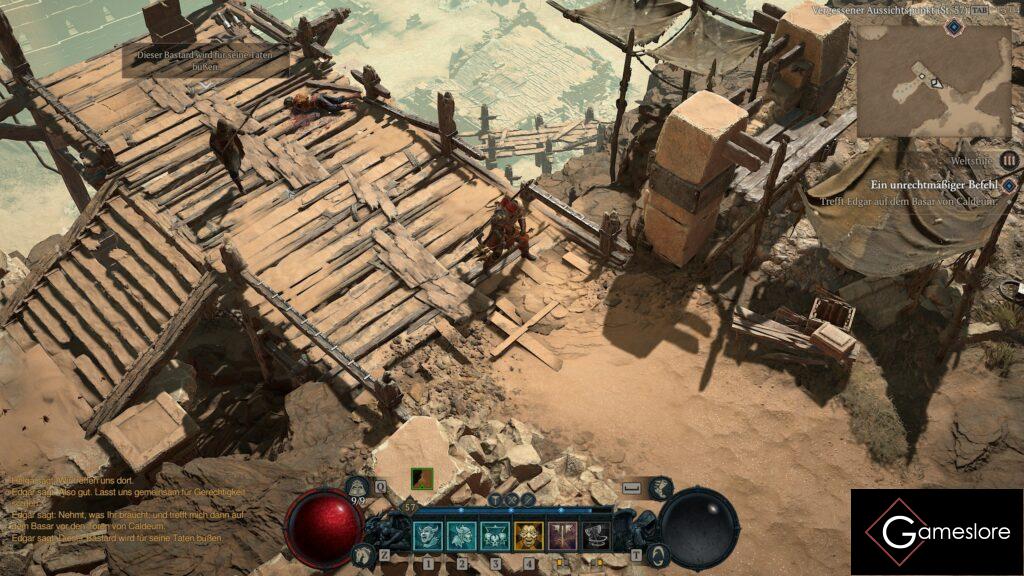
Task: Activate the second teal skill slot
Action: click(461, 536)
